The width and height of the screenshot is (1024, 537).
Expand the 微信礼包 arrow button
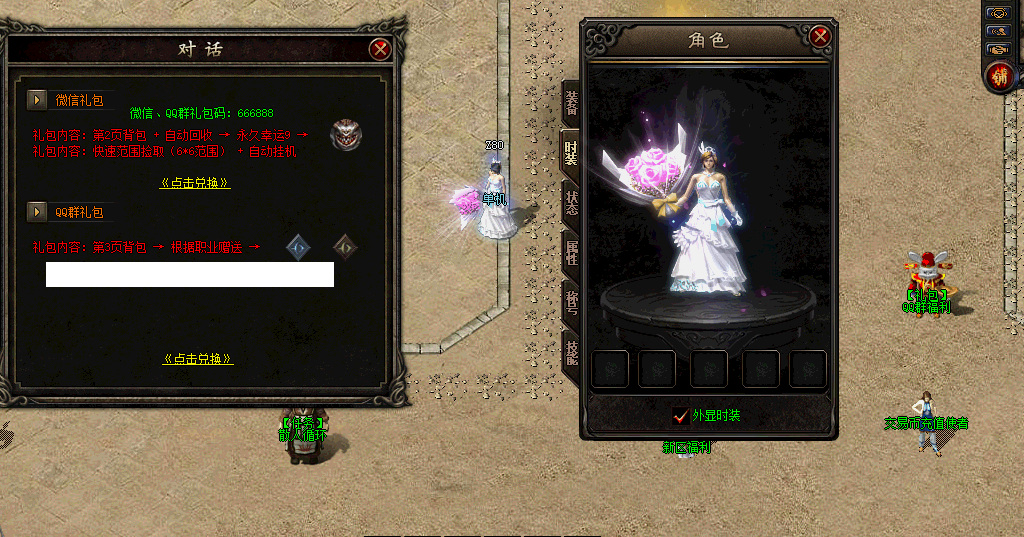click(x=37, y=100)
